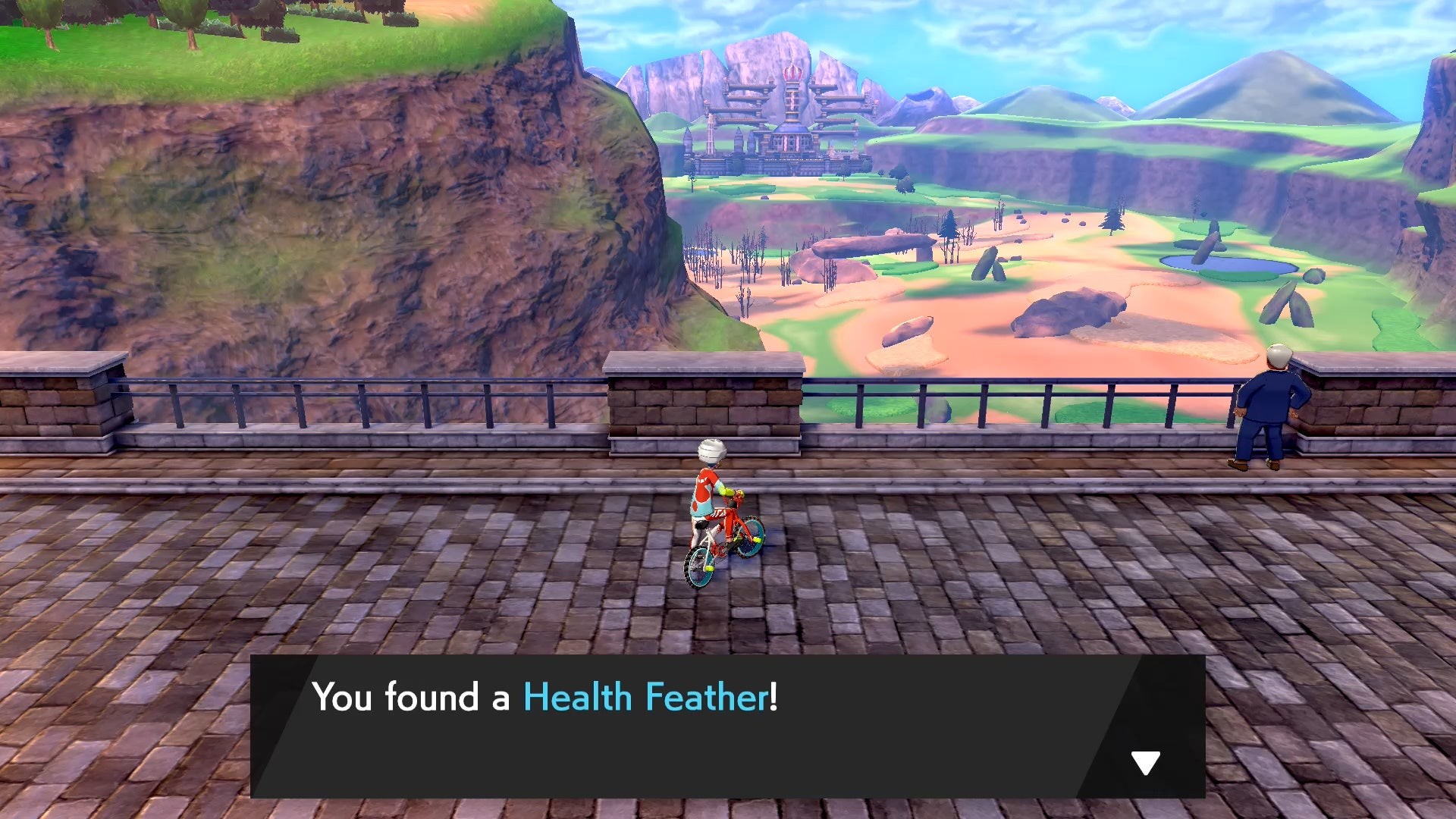
Task: Click the stone brick pillar on the left
Action: 61,402
